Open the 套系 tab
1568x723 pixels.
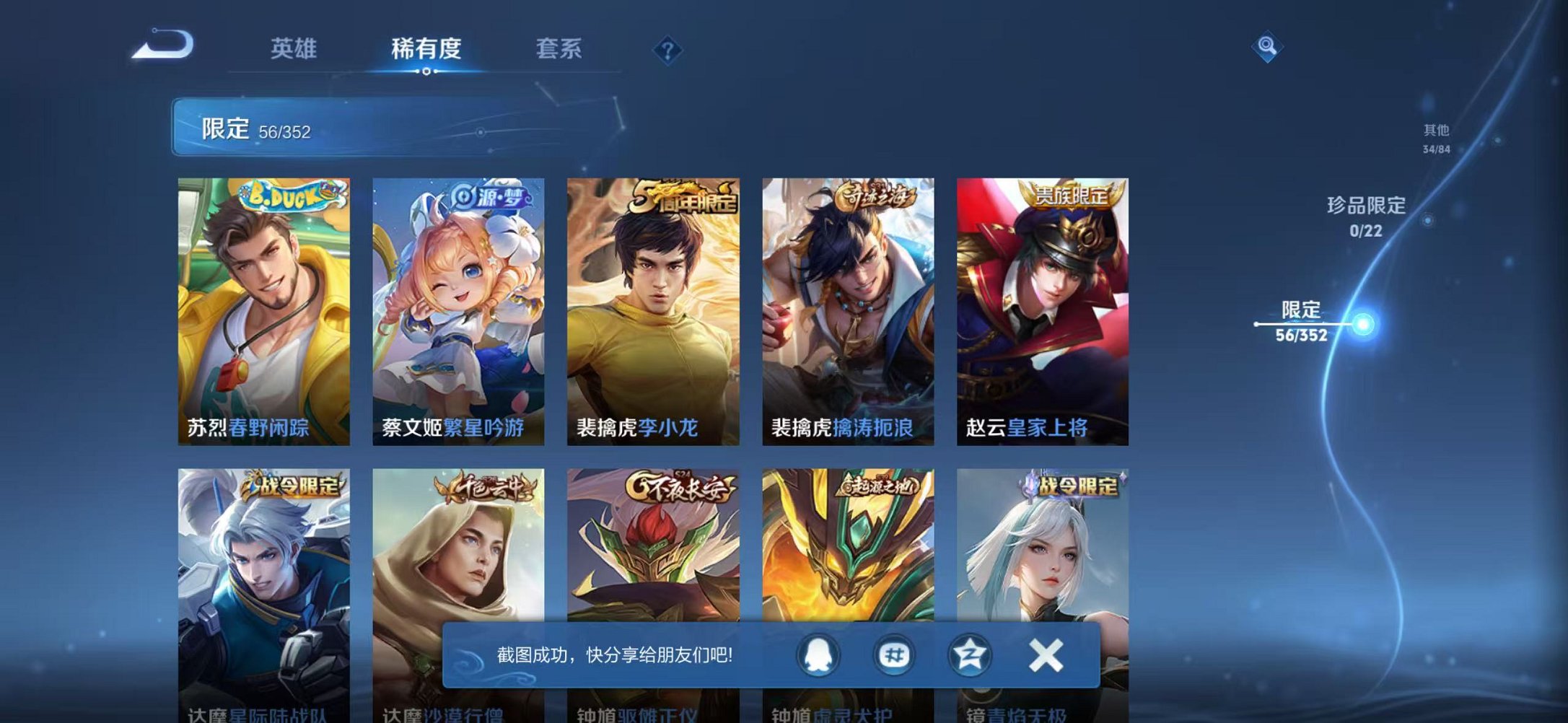tap(559, 48)
